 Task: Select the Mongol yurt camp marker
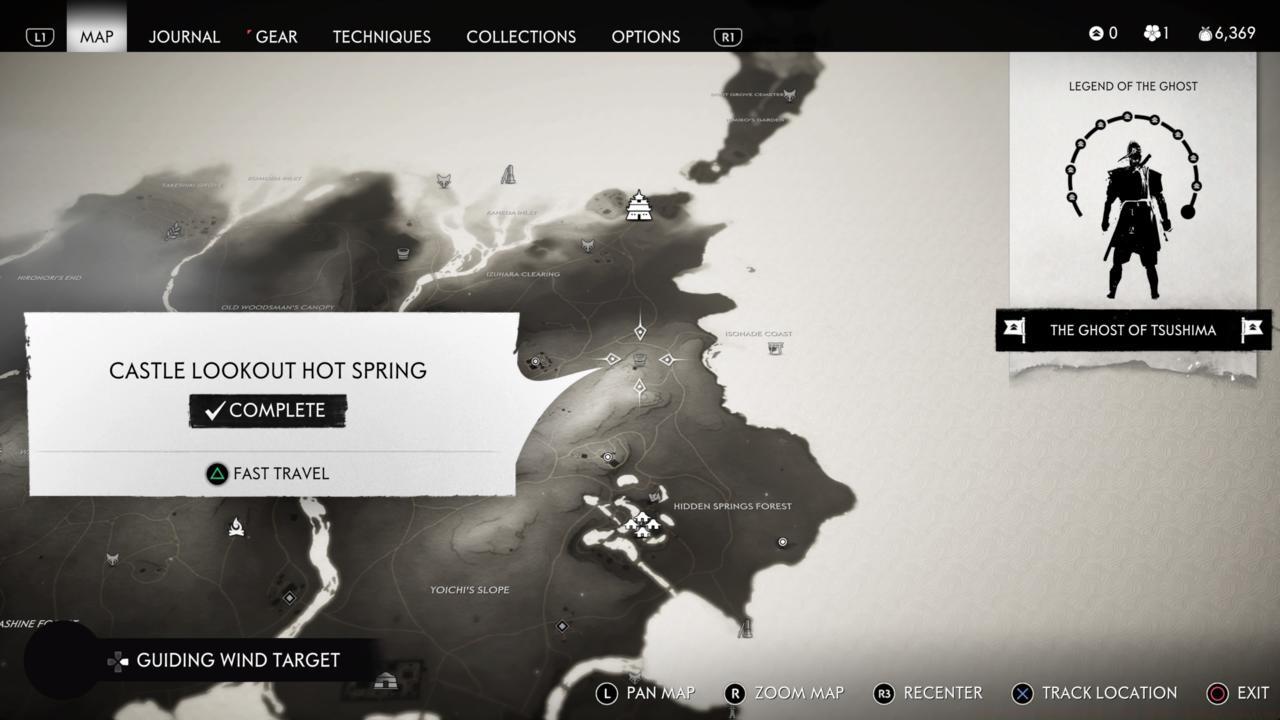click(385, 682)
